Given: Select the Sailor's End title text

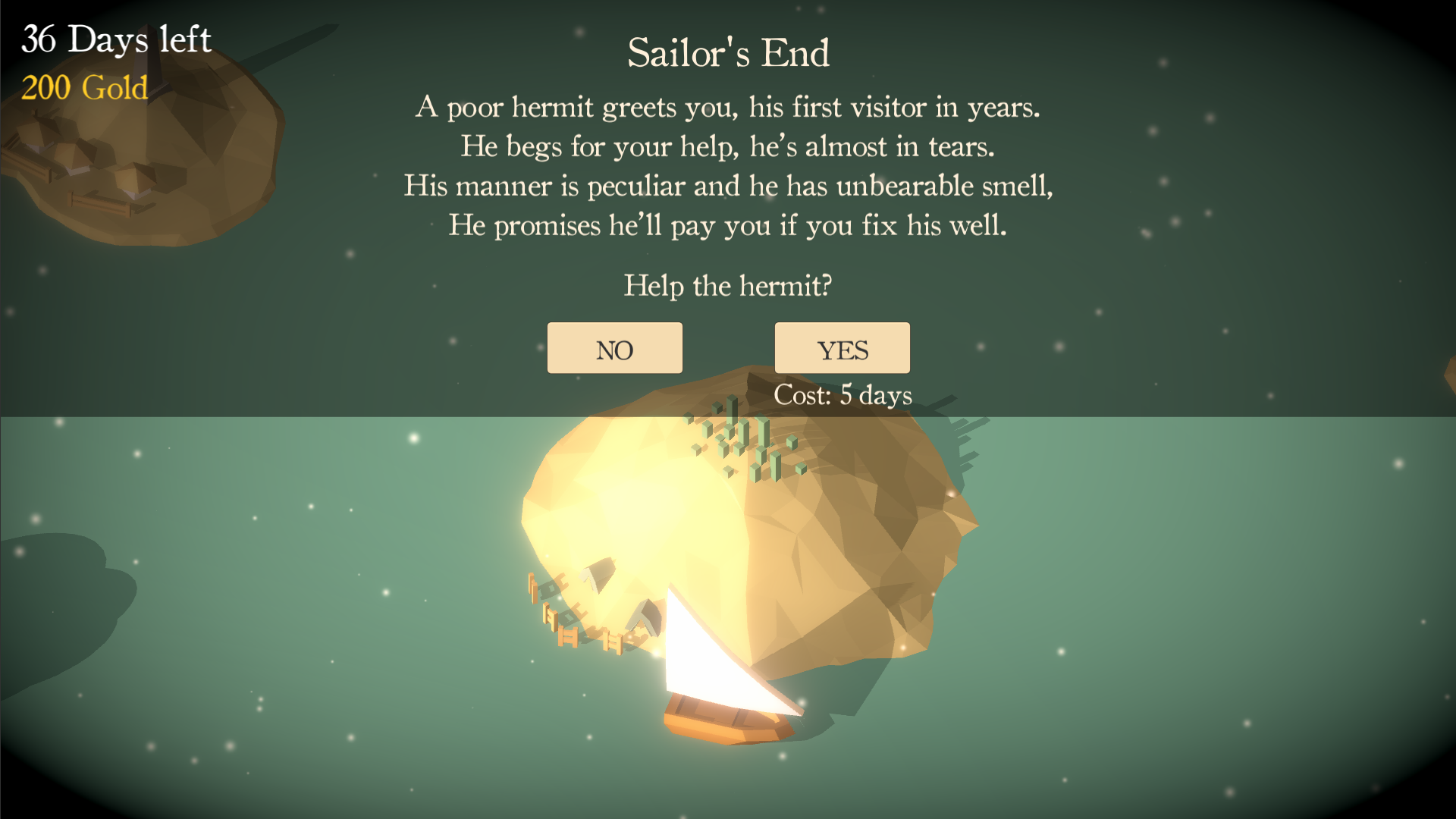Looking at the screenshot, I should 729,53.
